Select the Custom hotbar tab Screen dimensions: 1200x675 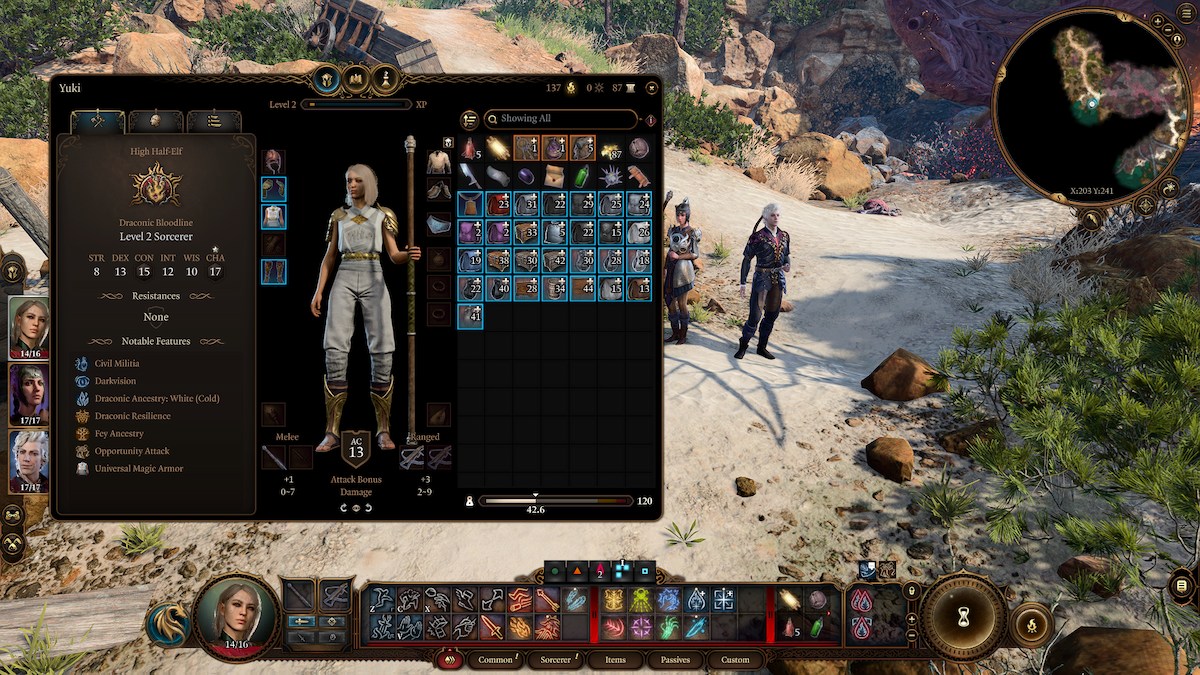click(x=735, y=660)
